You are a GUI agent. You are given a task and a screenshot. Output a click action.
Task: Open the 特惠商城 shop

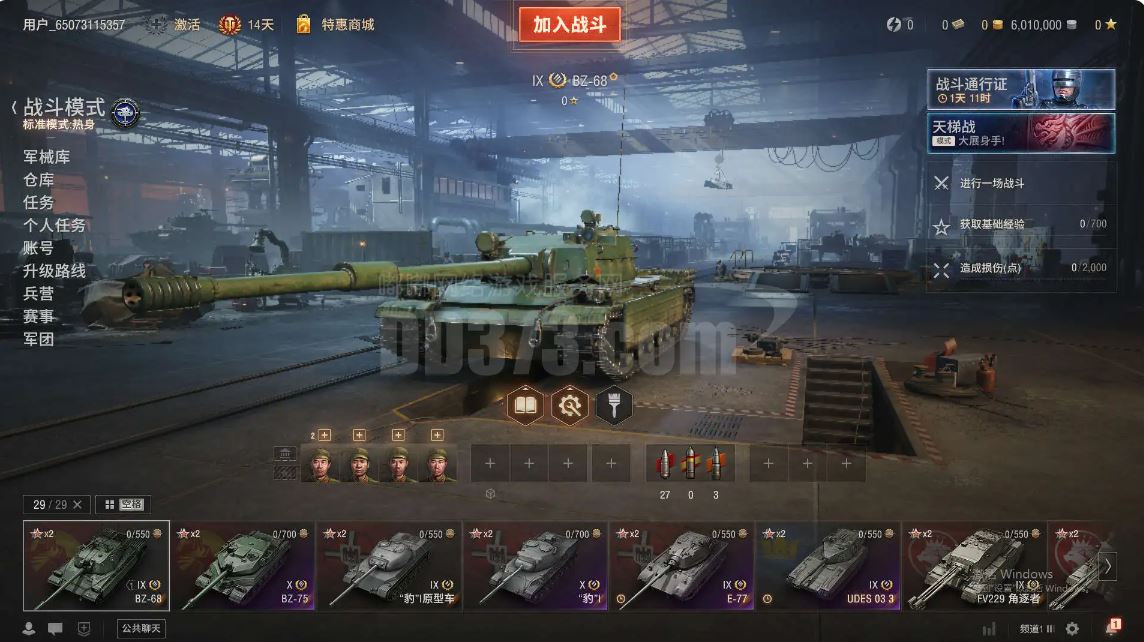click(347, 24)
